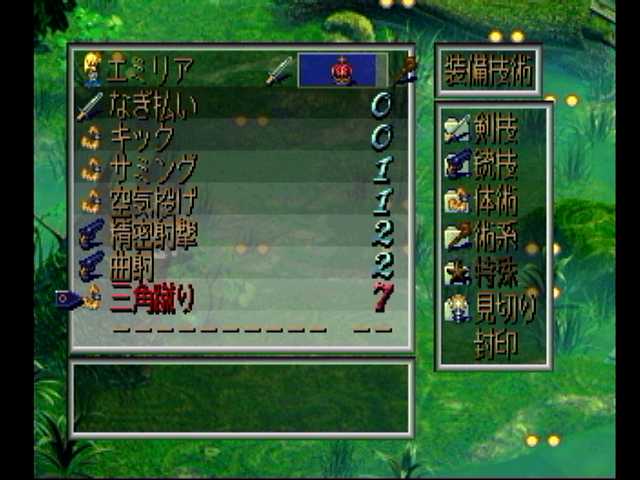Choose the 封印 seal option
640x480 pixels.
click(496, 344)
